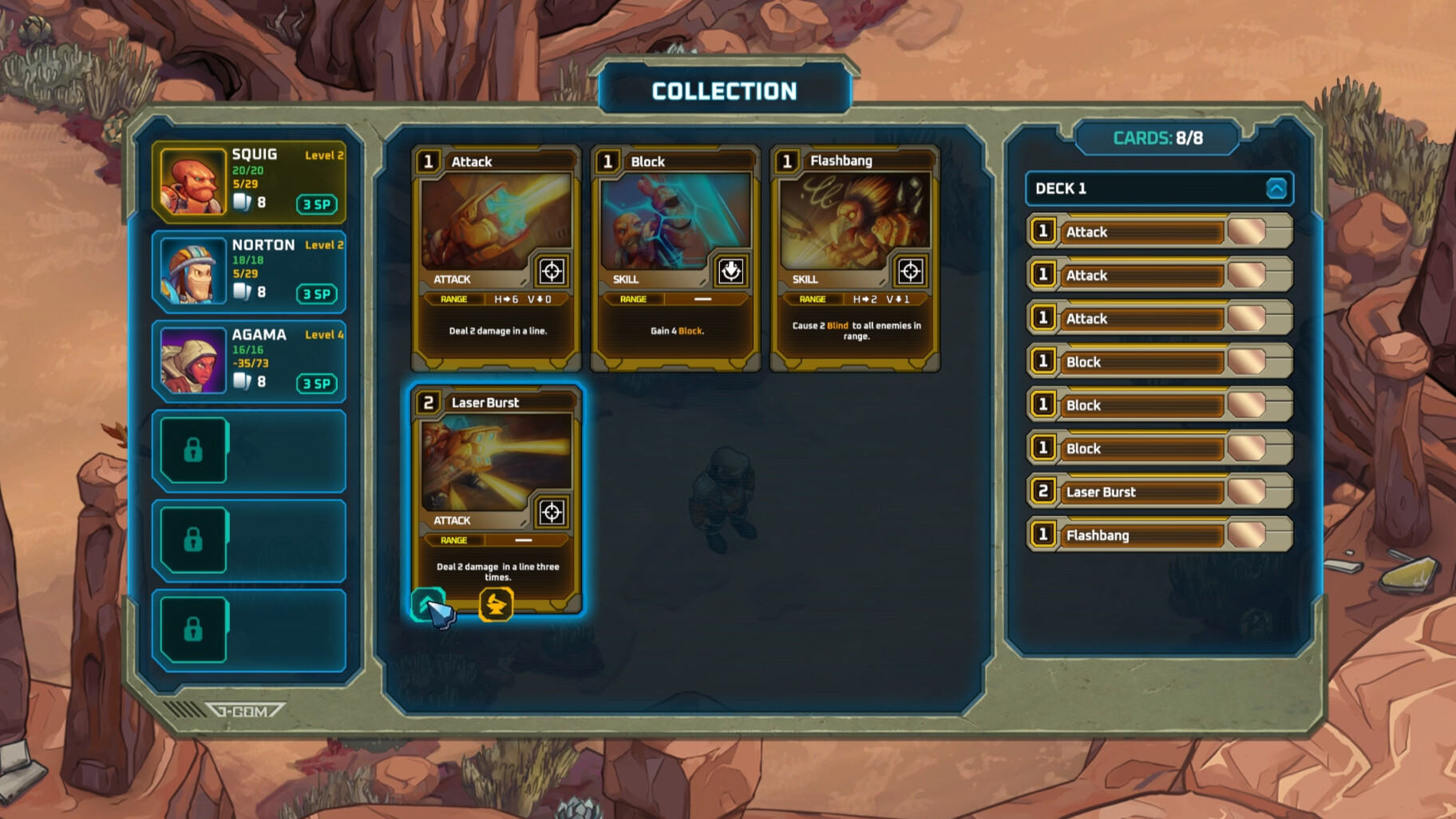Viewport: 1456px width, 819px height.
Task: Click the yellow anvil icon on Laser Burst
Action: 496,604
